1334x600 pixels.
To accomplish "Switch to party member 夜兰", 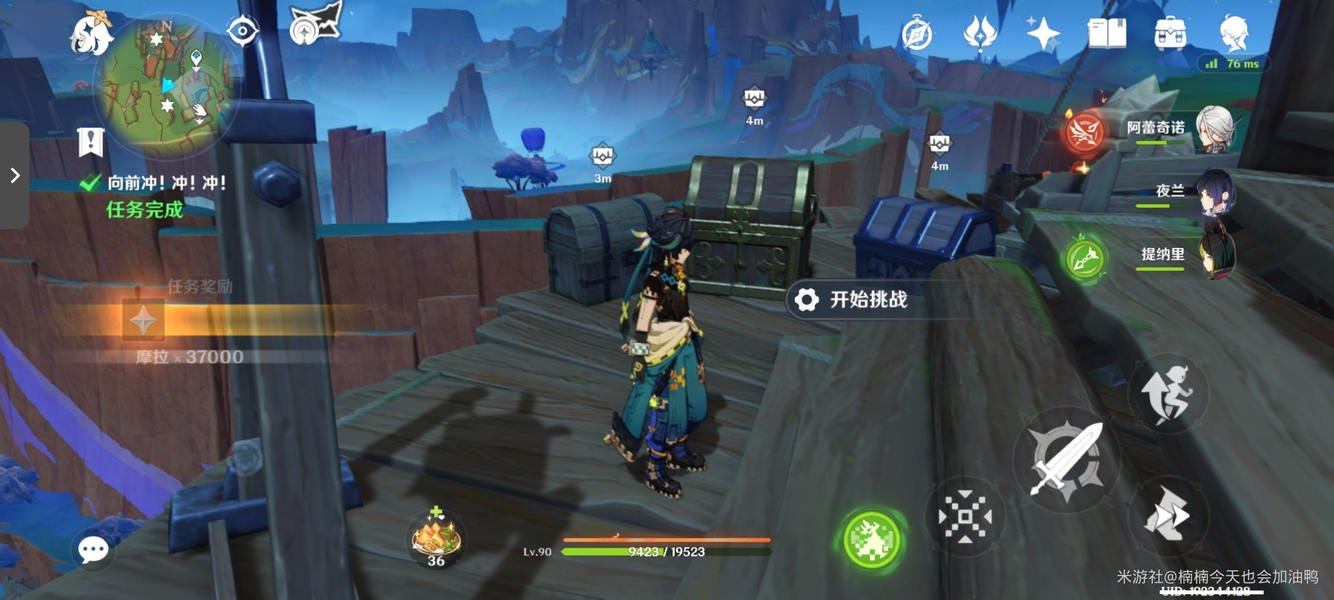I will coord(1215,192).
